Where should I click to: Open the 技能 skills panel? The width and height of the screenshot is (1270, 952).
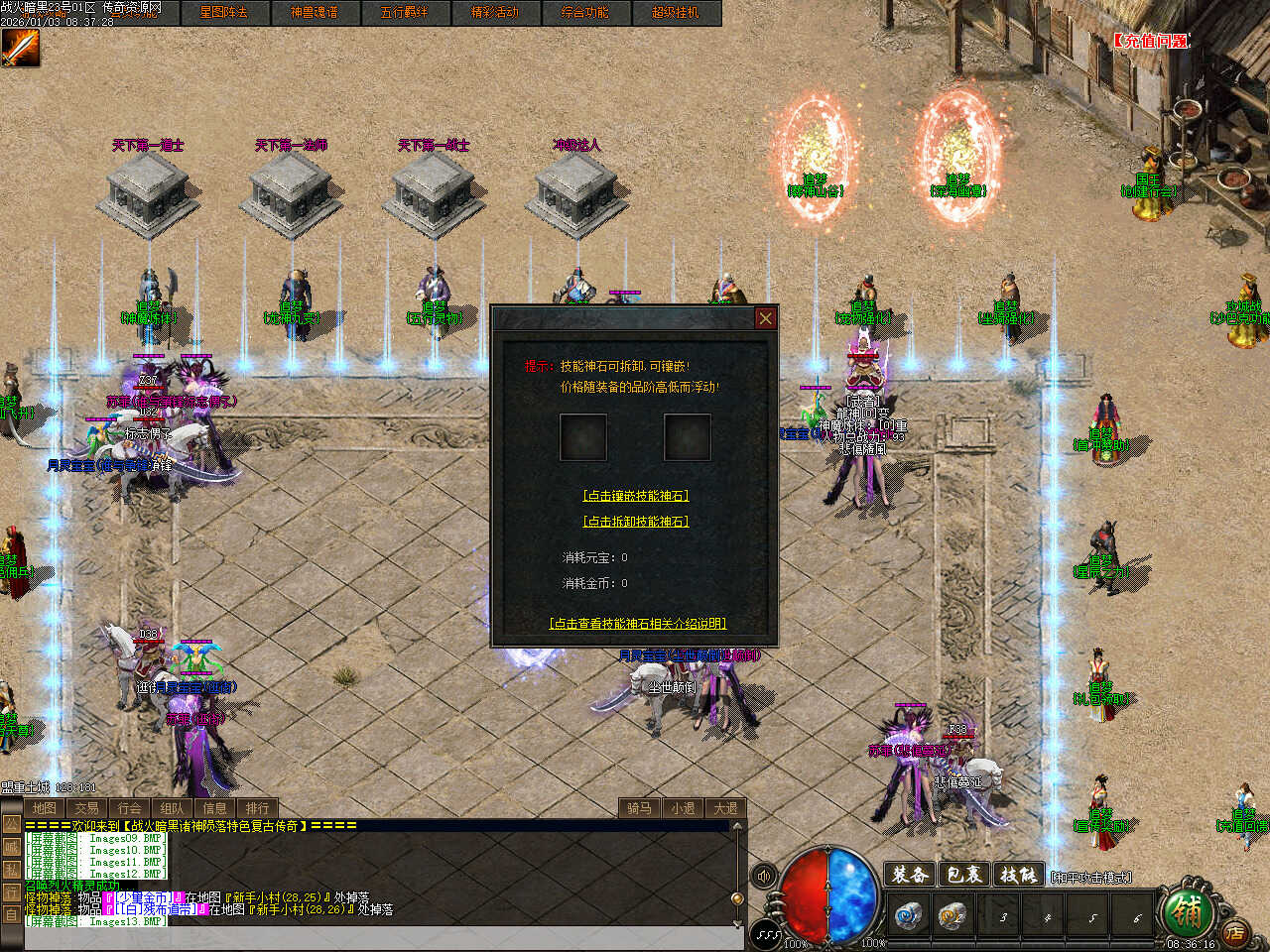(1018, 875)
